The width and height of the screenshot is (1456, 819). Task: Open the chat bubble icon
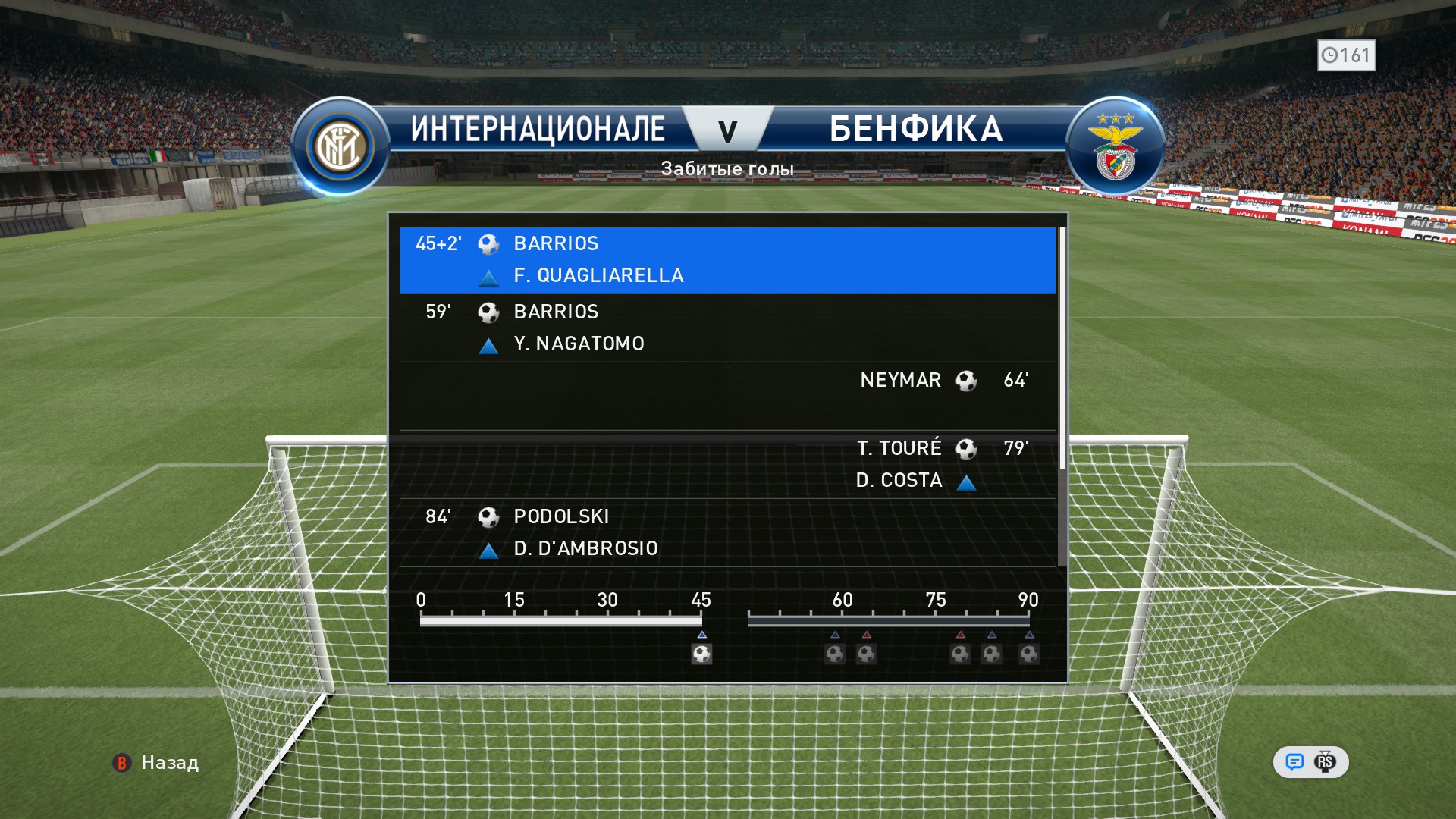(1294, 762)
